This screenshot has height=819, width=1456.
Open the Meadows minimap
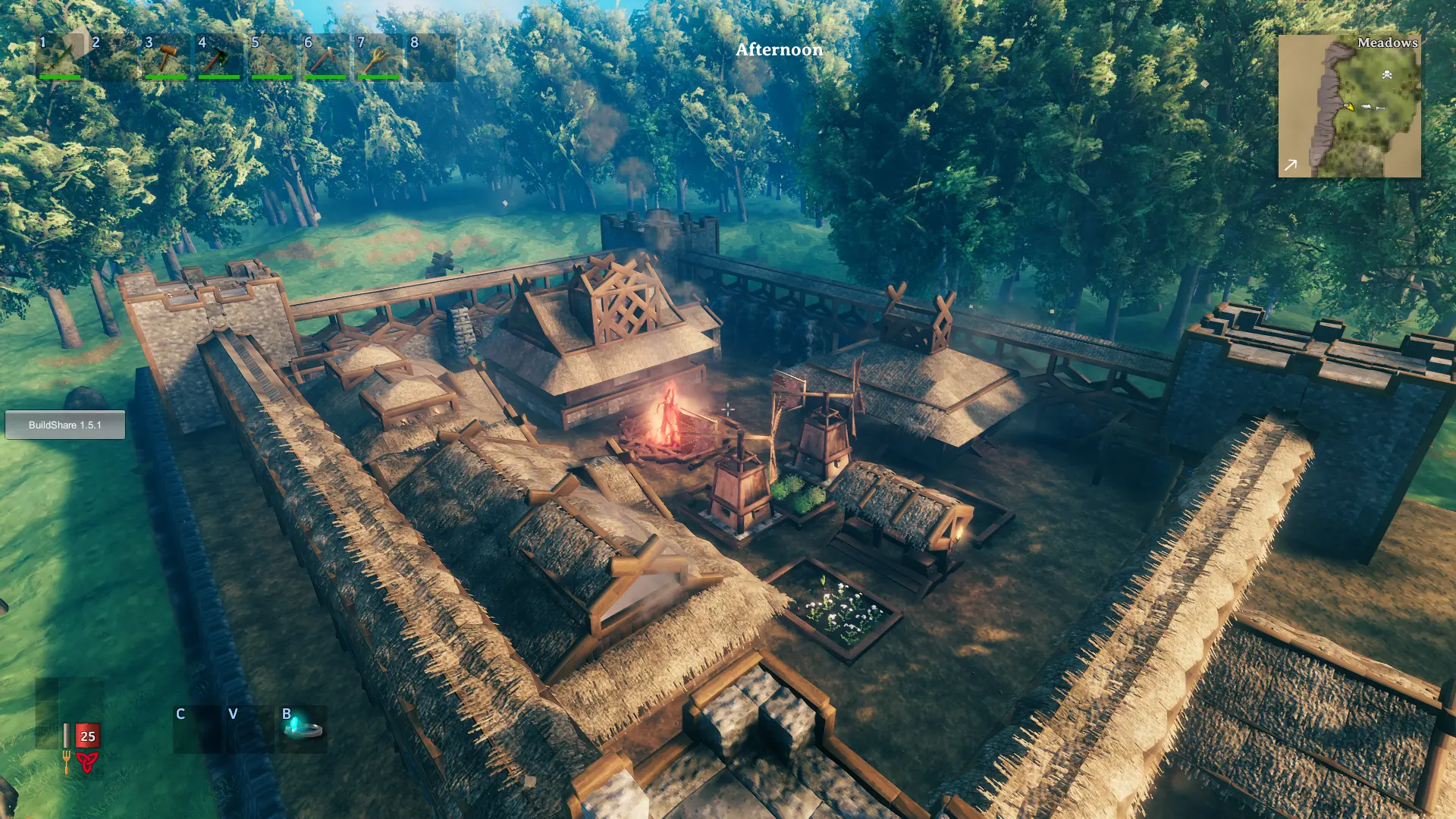click(x=1349, y=106)
